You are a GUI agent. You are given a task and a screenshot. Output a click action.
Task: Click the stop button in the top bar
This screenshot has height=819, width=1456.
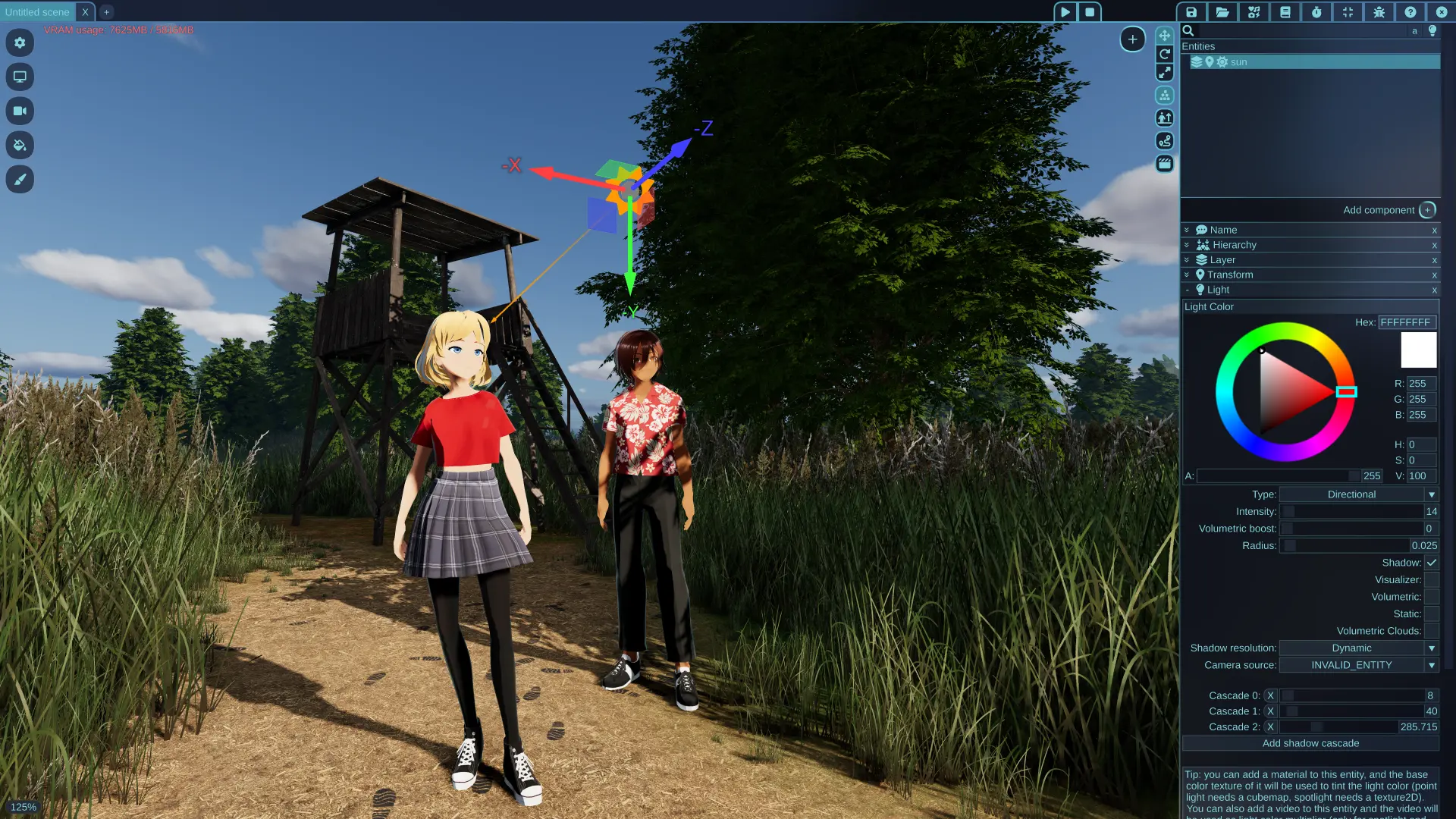1090,12
